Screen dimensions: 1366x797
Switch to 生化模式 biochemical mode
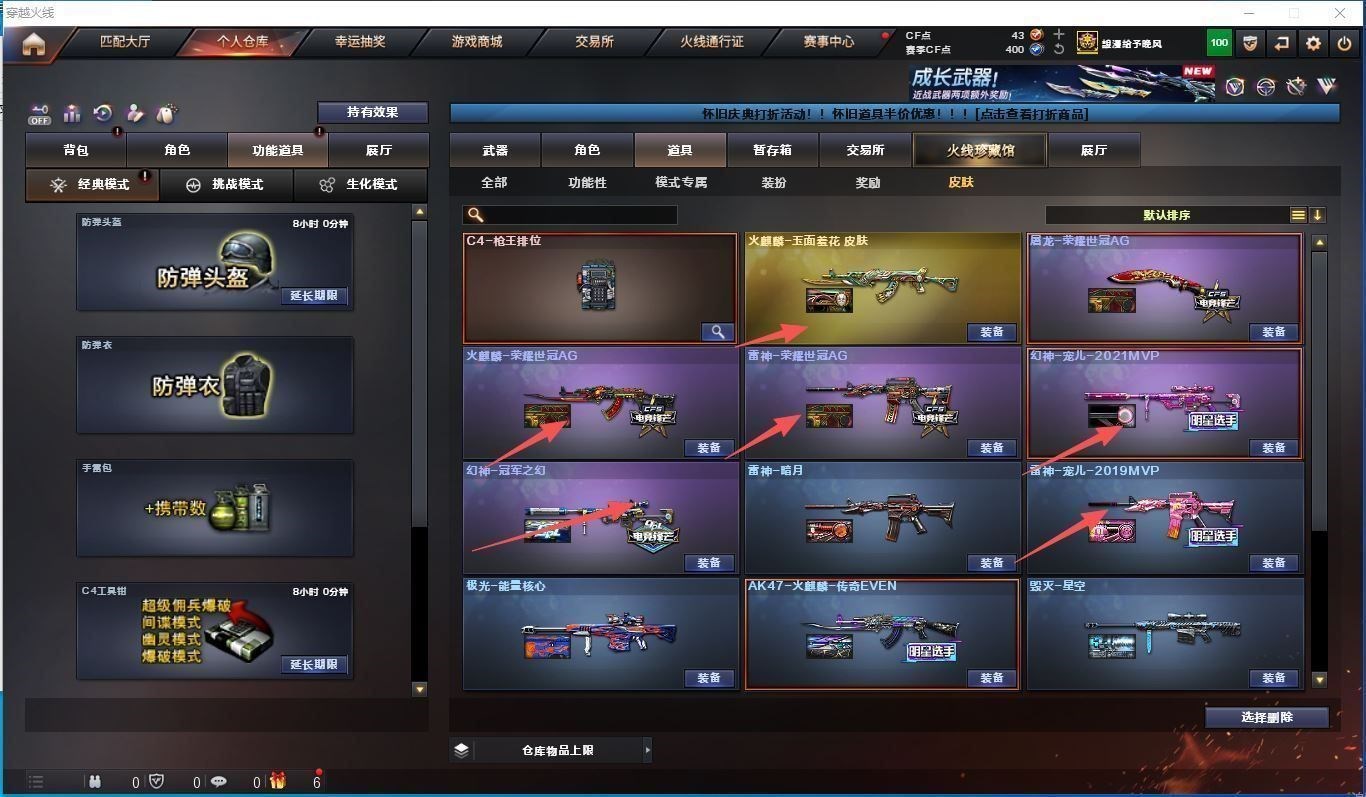coord(360,185)
